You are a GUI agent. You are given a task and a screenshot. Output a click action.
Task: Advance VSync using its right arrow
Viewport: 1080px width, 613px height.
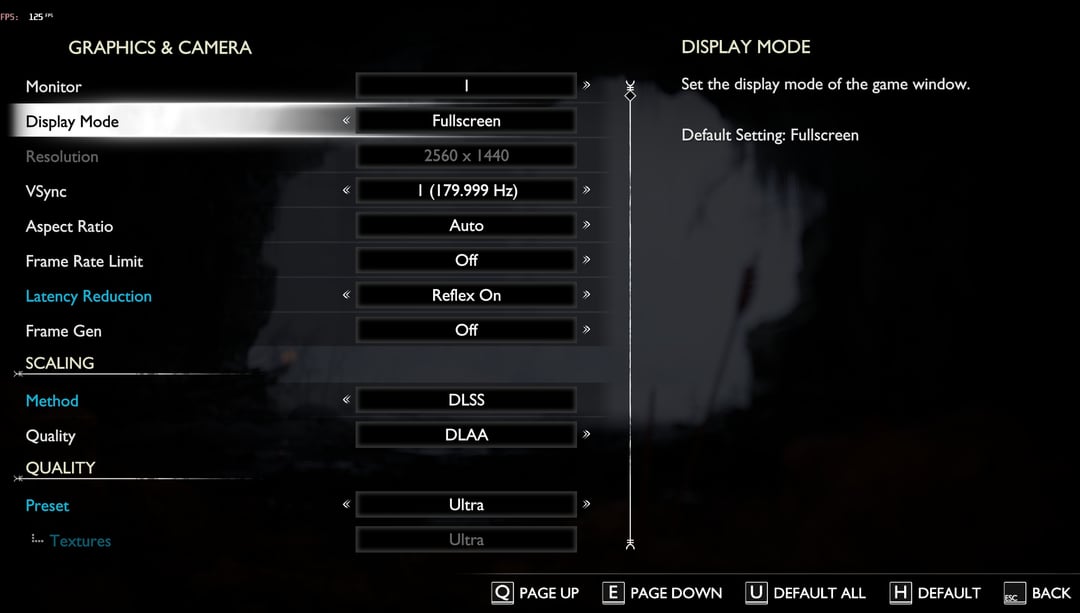pos(587,190)
